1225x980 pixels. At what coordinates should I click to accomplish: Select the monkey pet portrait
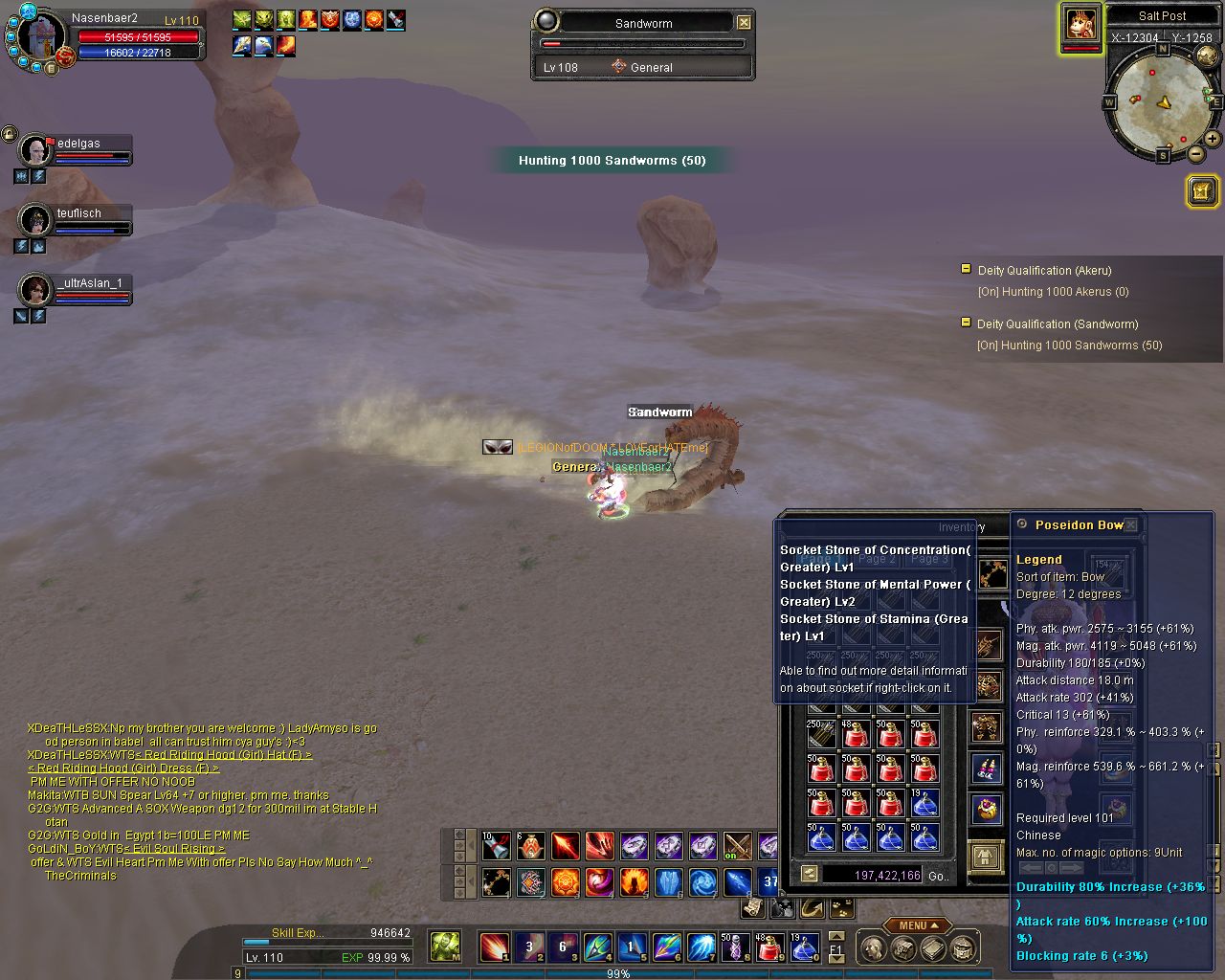[x=1080, y=24]
